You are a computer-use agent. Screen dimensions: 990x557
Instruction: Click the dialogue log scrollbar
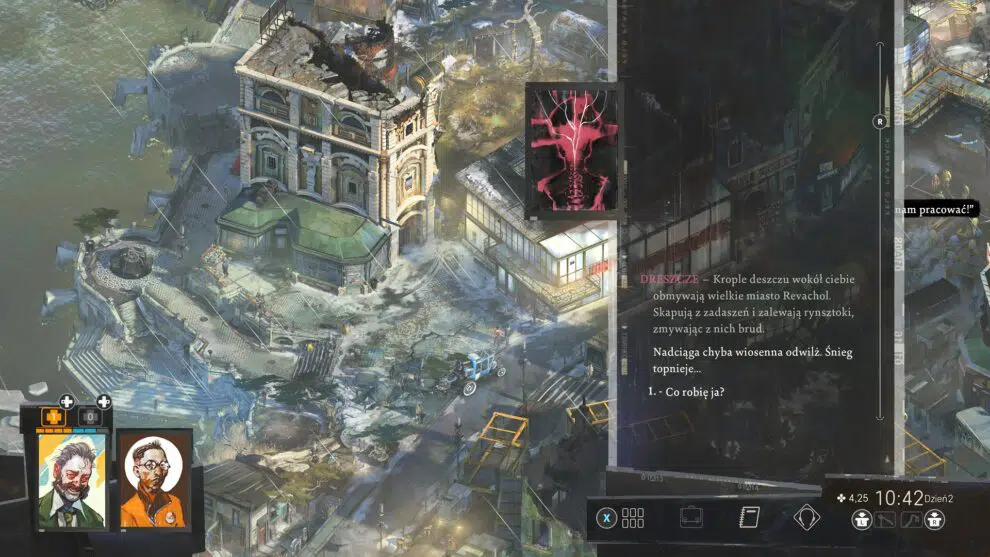(880, 230)
